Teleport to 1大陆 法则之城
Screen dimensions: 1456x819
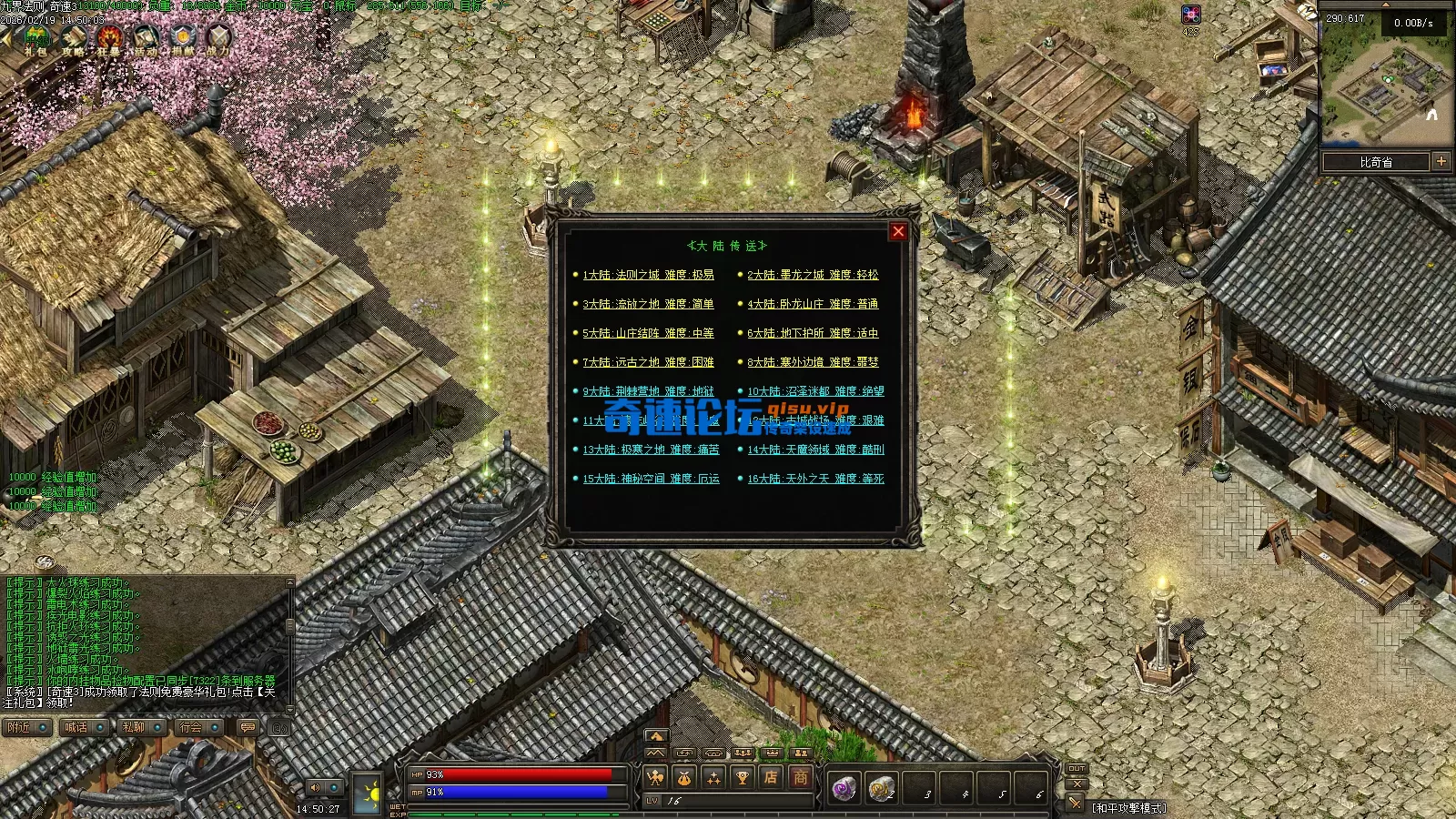pos(648,275)
